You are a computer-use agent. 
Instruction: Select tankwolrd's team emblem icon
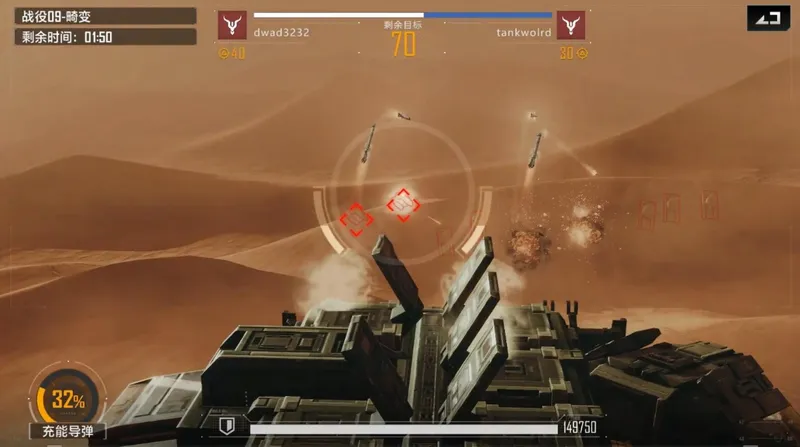(x=571, y=25)
